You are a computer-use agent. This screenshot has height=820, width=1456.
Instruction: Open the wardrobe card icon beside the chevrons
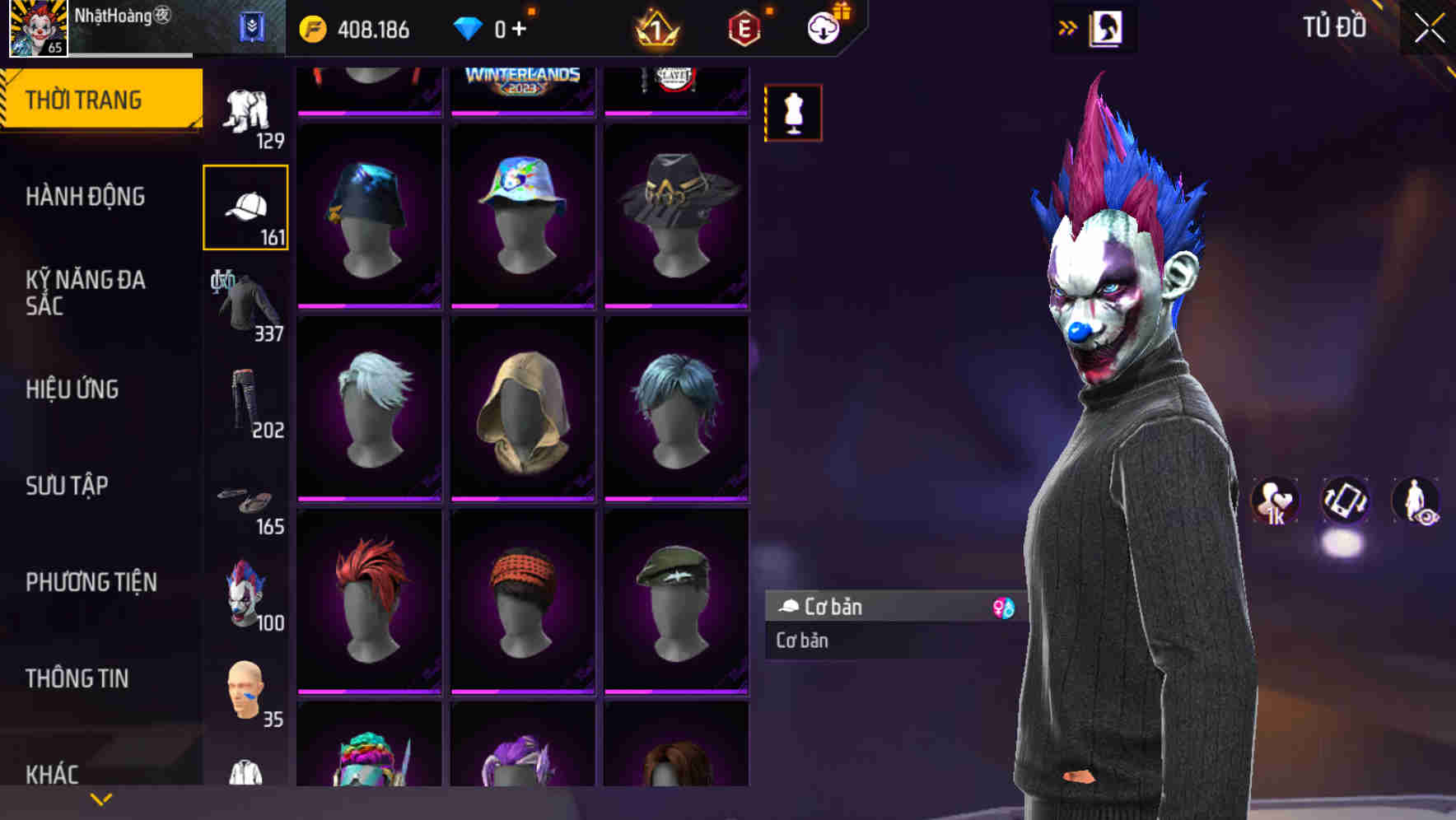click(1106, 26)
